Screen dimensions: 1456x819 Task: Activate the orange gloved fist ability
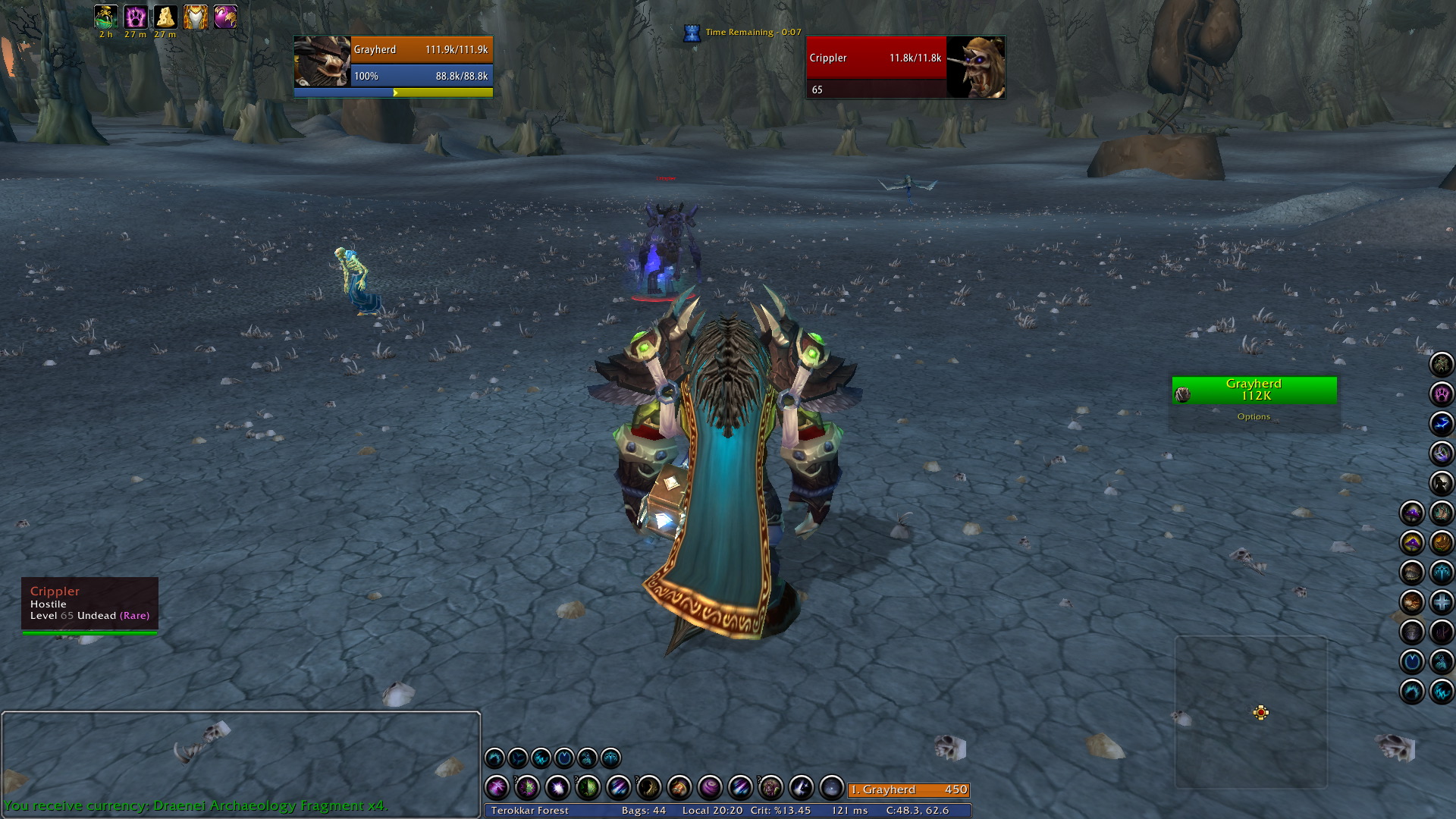tap(679, 788)
